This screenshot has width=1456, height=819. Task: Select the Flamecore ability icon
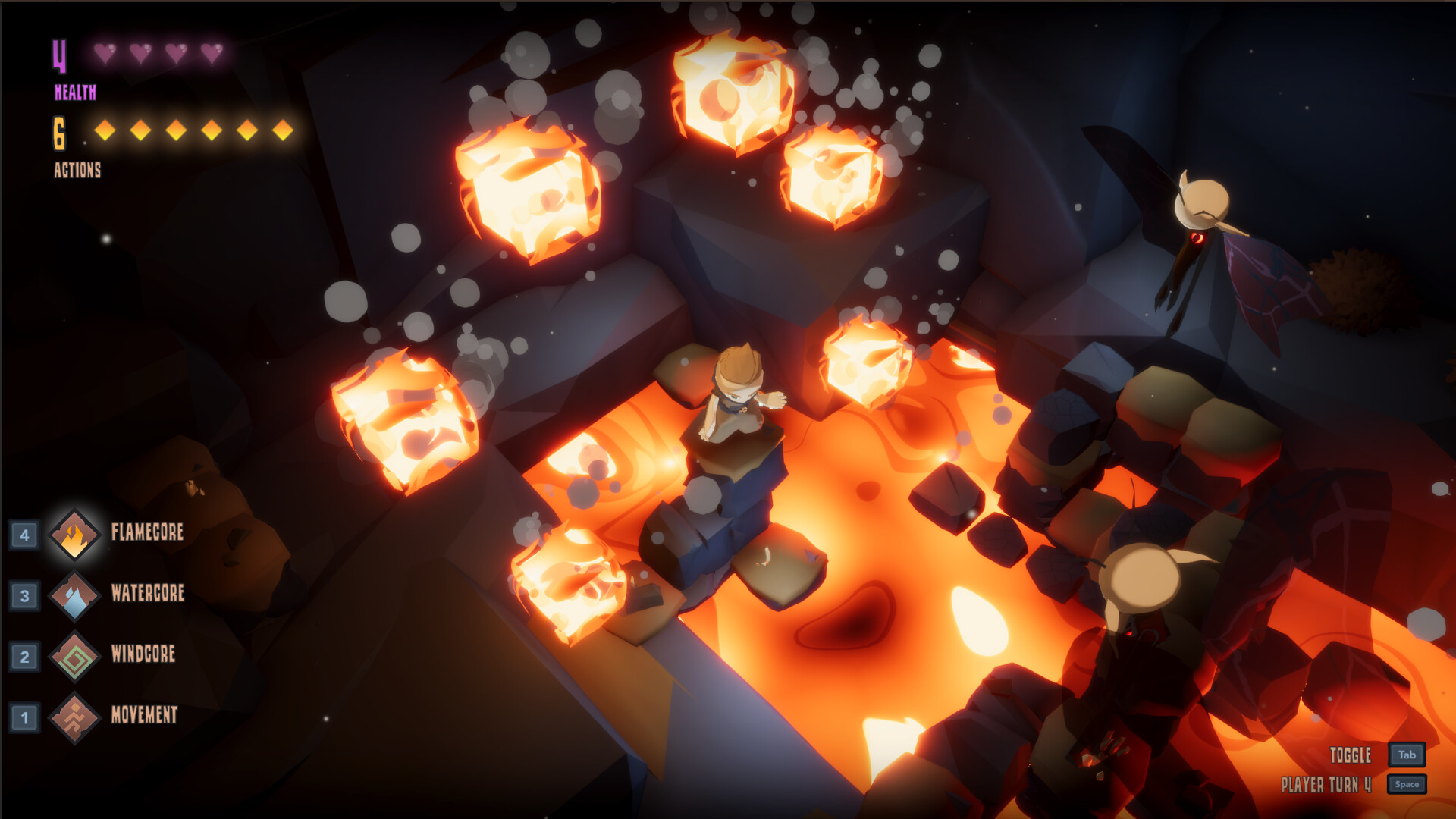[74, 532]
